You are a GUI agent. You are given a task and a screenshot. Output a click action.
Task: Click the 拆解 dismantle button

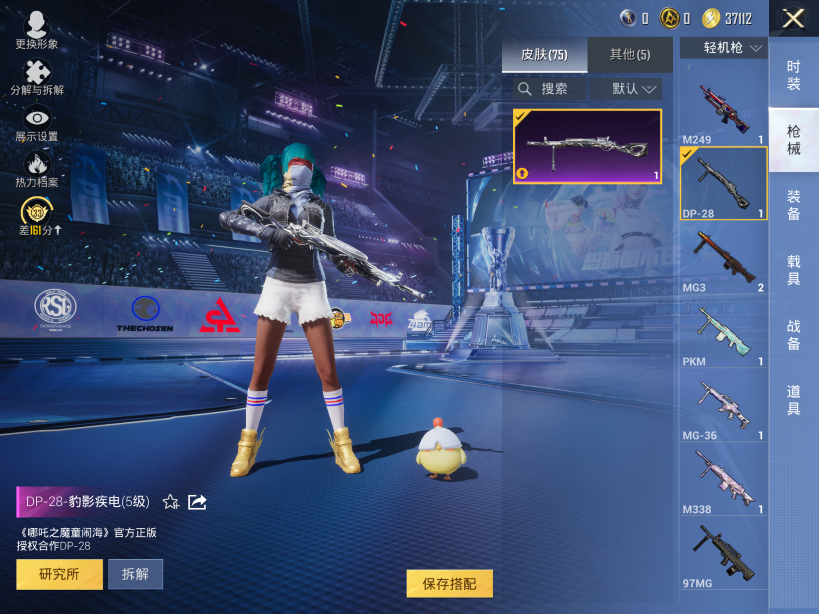135,574
